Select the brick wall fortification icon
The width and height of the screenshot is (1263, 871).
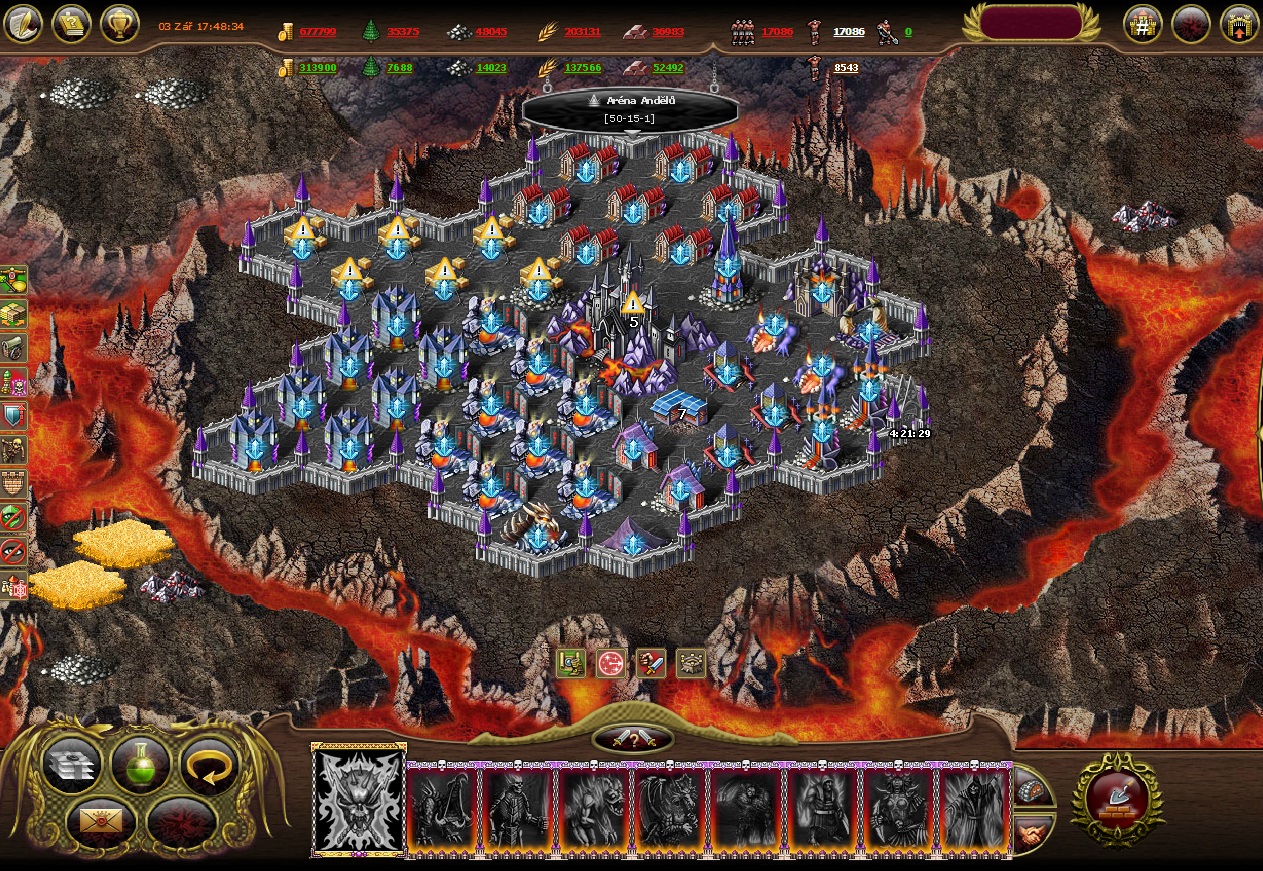(13, 484)
